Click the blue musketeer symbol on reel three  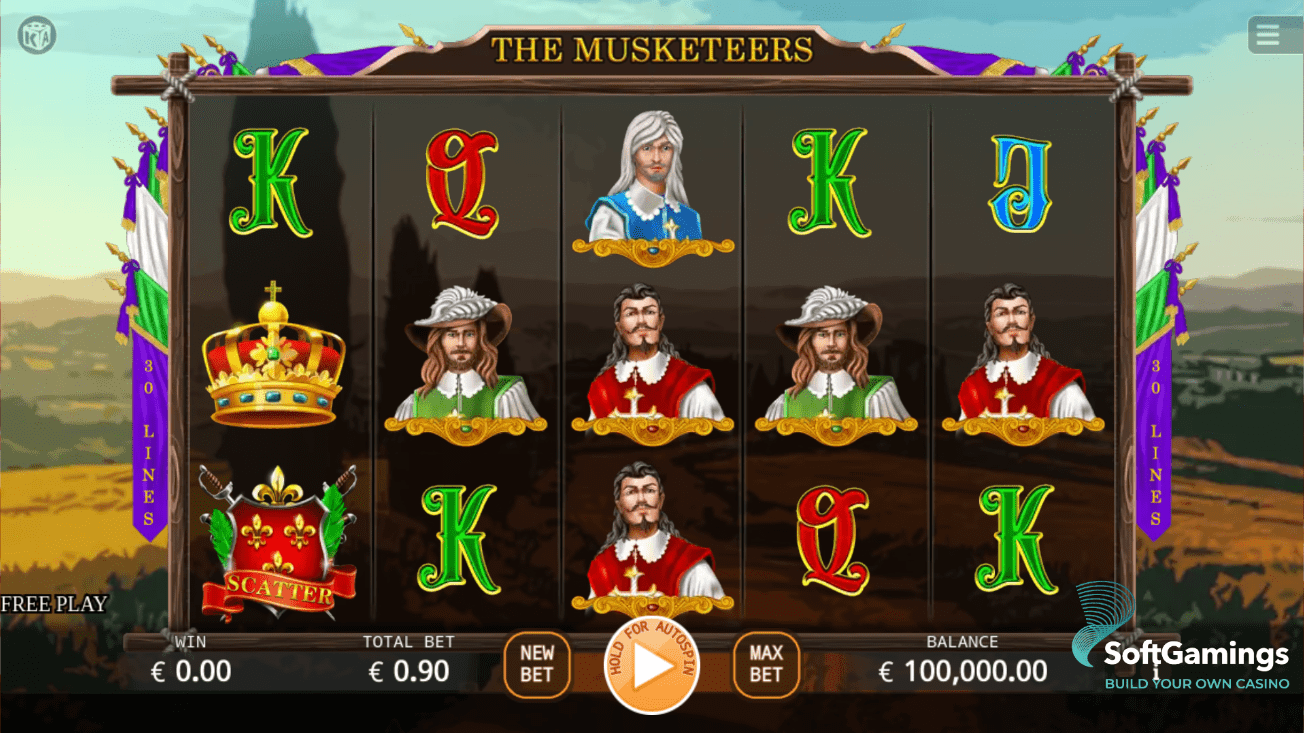(x=652, y=190)
